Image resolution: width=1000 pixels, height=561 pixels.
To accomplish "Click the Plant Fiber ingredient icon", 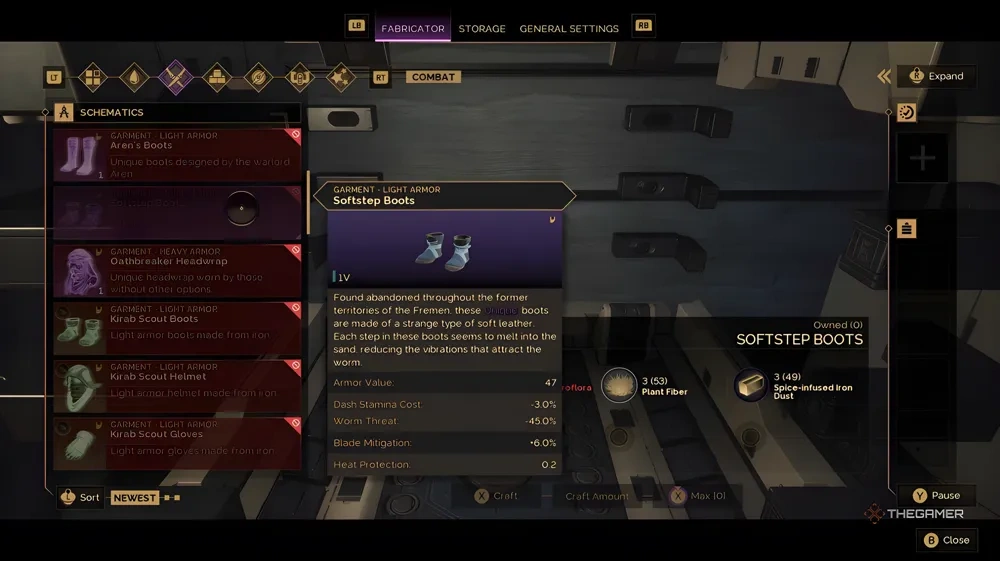I will click(x=619, y=385).
